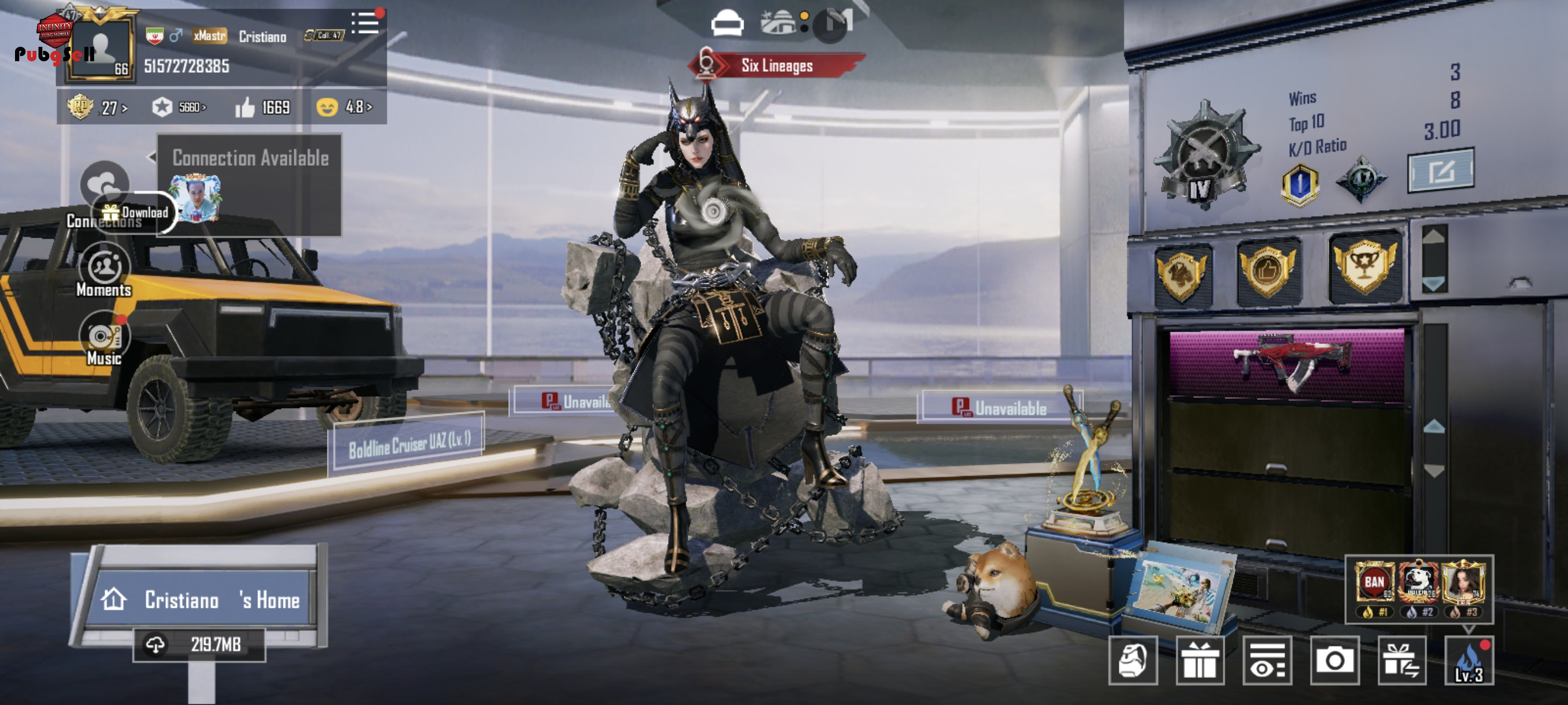Give a like with the thumbs-up icon
Screen dimensions: 1568x705
click(x=245, y=108)
